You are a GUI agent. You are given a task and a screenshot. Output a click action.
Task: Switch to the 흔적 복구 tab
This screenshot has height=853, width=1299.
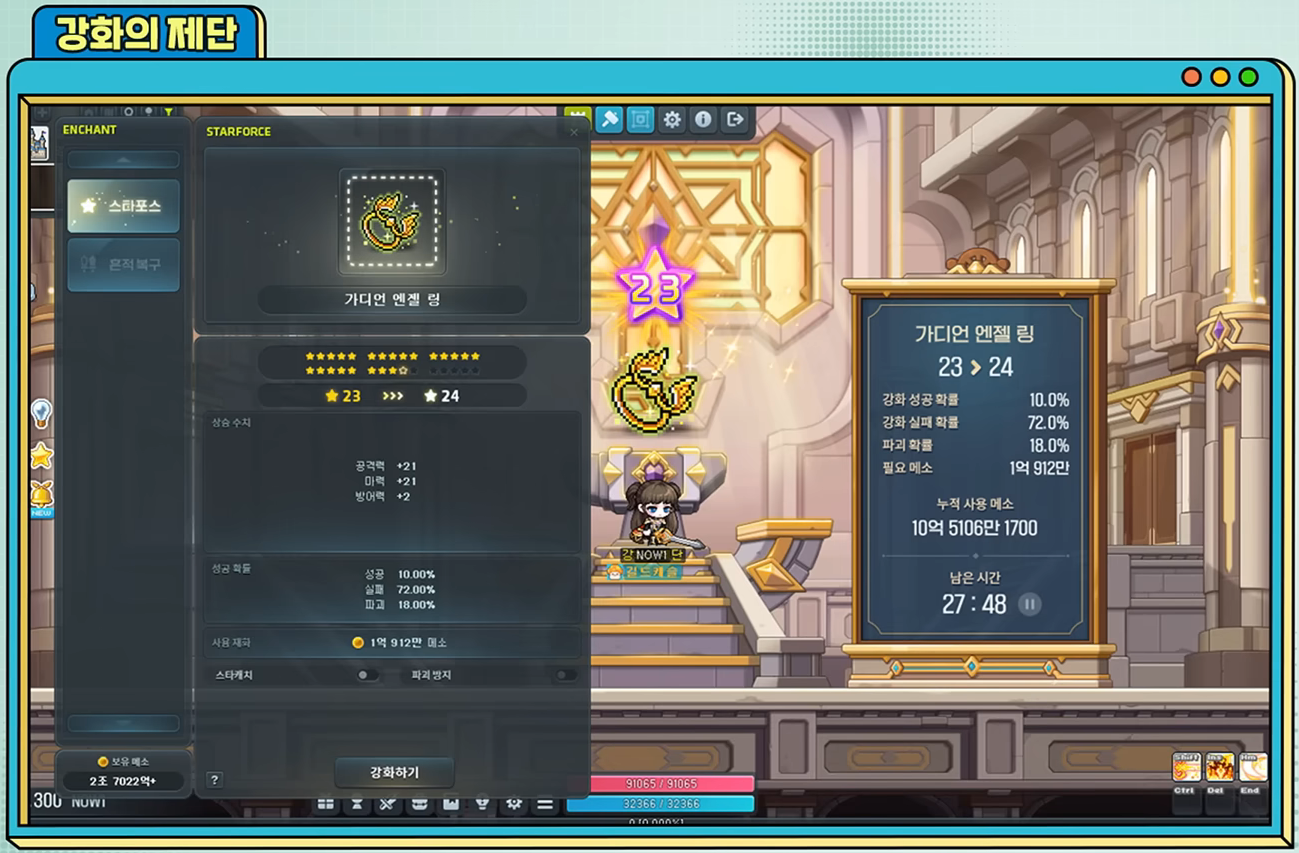123,265
